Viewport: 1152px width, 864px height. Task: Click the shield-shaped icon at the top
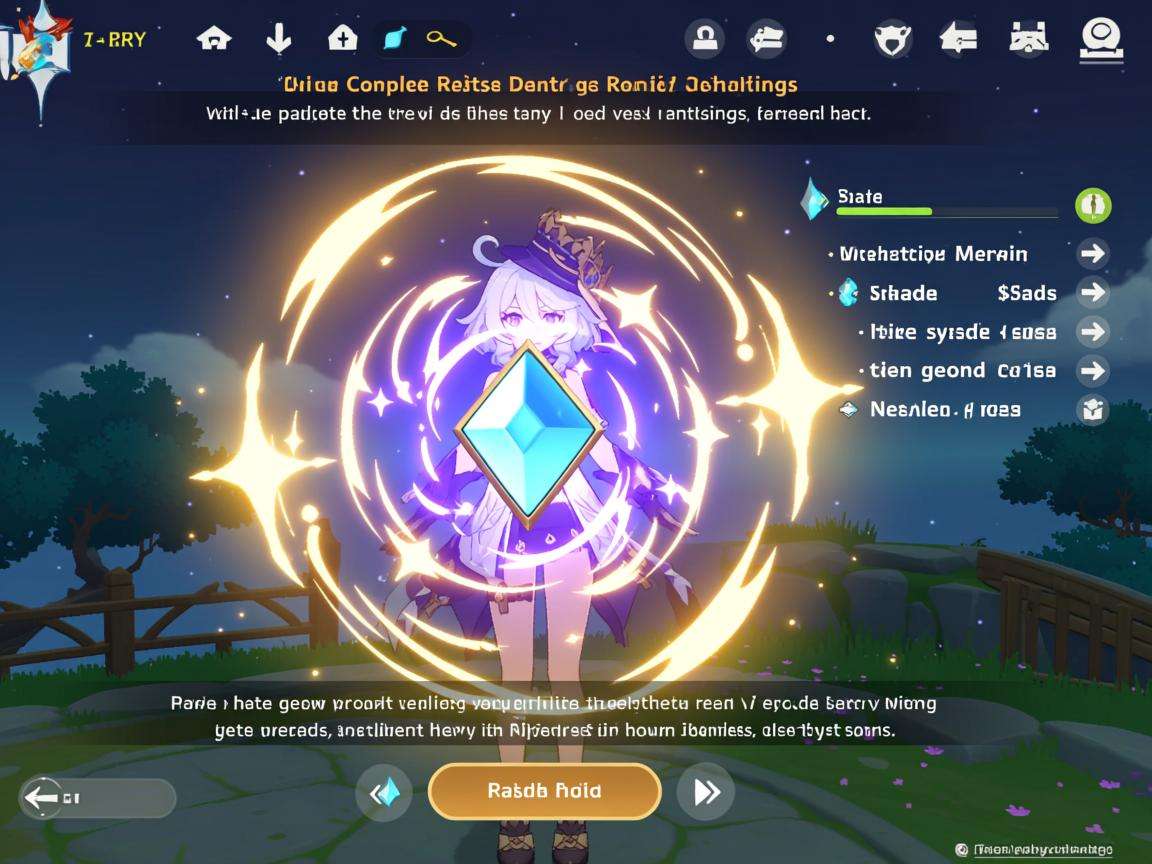[x=892, y=39]
